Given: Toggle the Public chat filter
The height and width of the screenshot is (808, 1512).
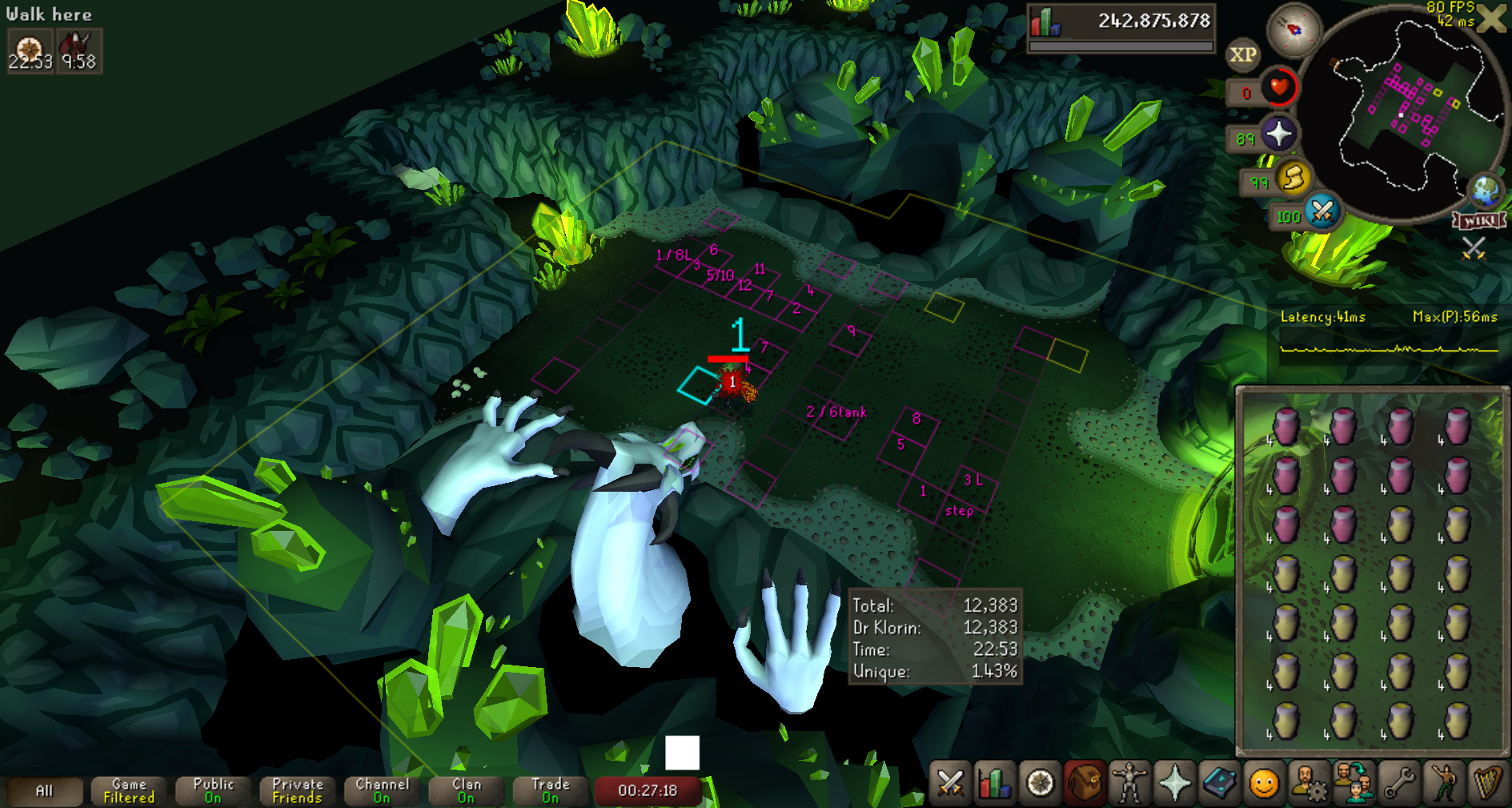Looking at the screenshot, I should (x=213, y=791).
